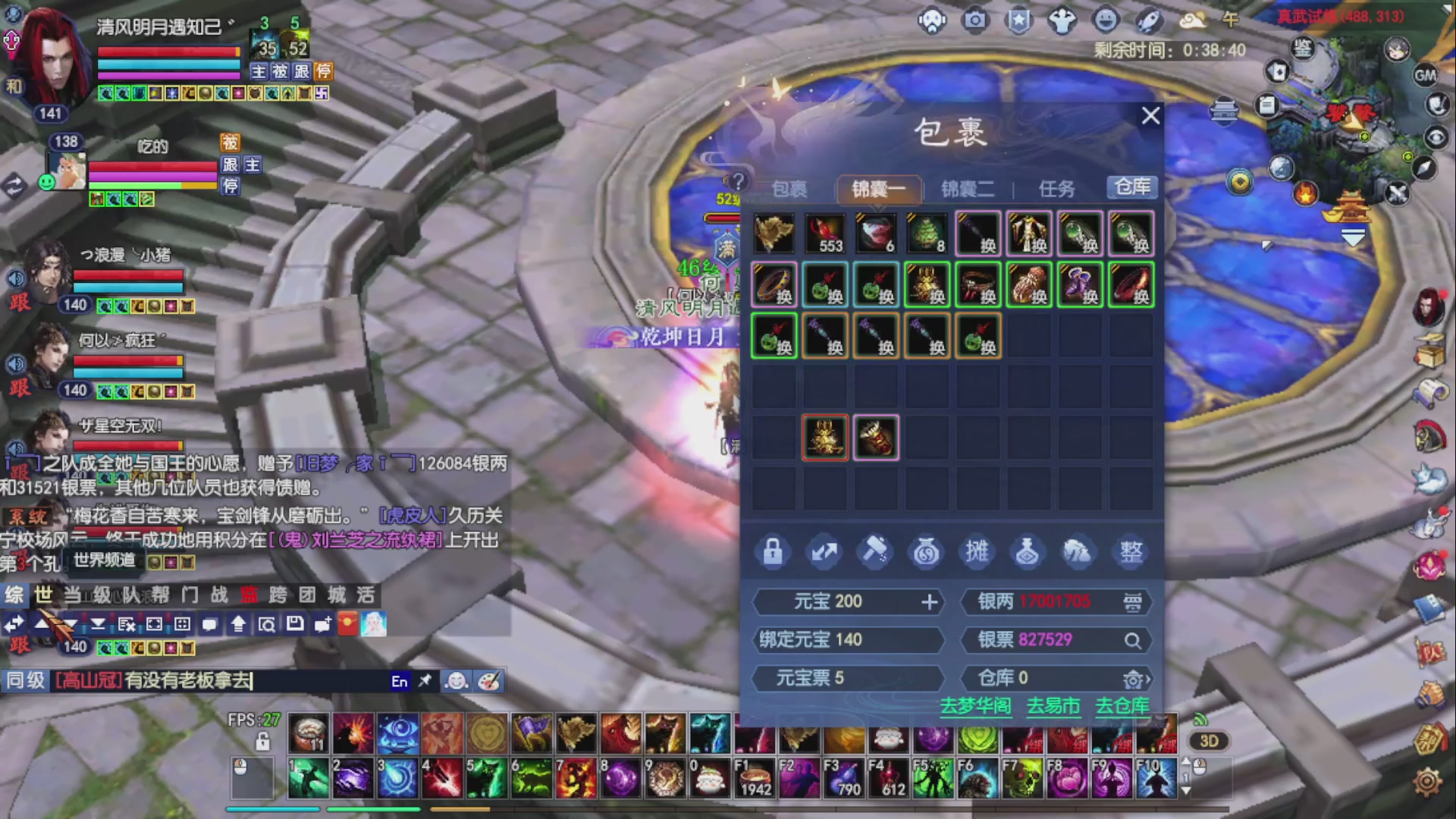Switch to the 包裹 tab

coord(789,189)
